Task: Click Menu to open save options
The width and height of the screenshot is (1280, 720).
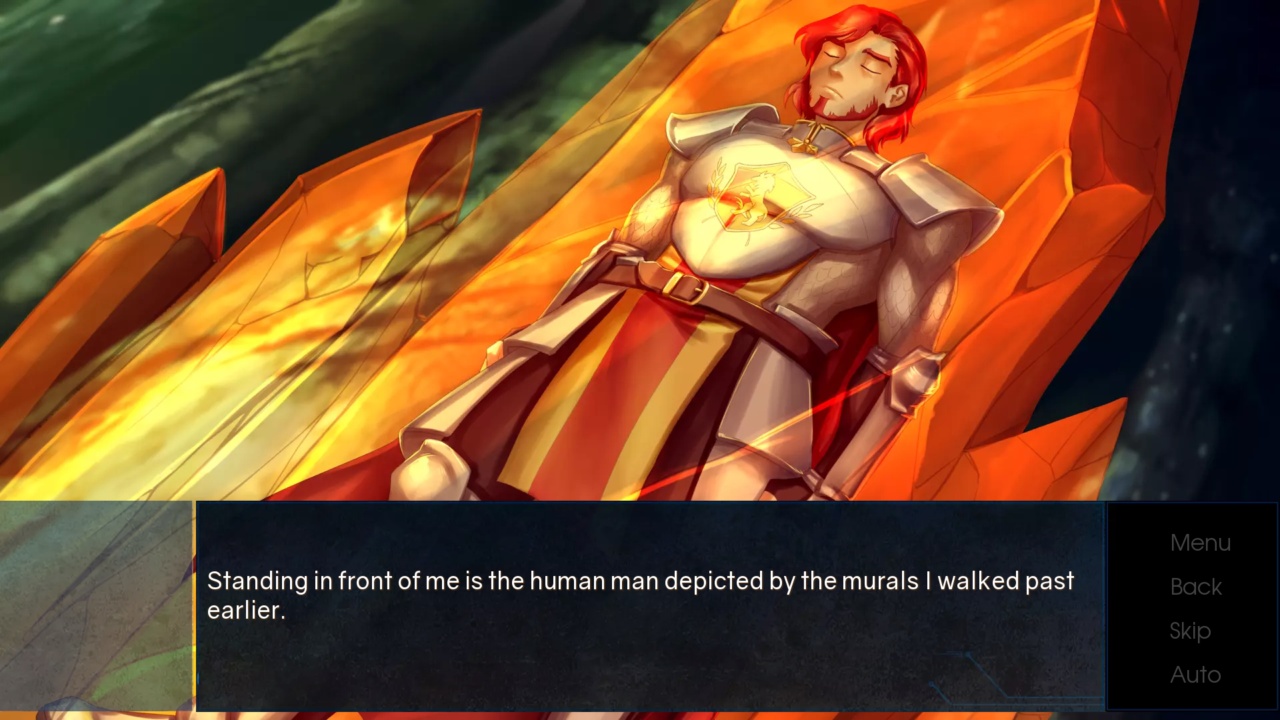Action: tap(1199, 542)
